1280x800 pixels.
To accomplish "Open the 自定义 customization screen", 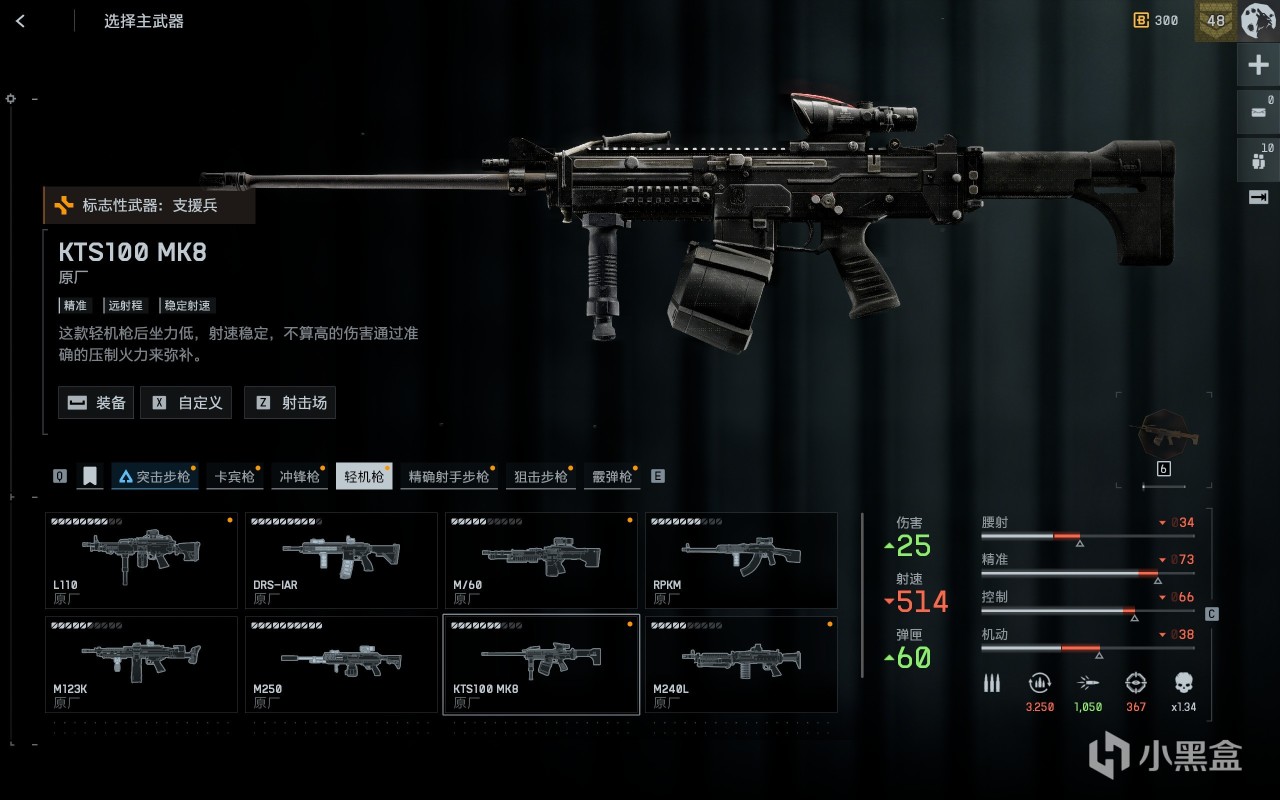I will point(186,403).
